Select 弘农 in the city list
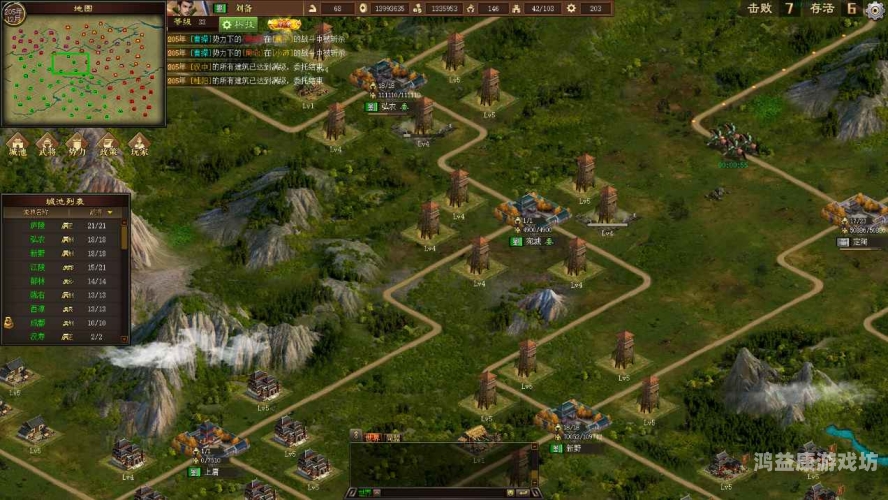 [x=38, y=240]
